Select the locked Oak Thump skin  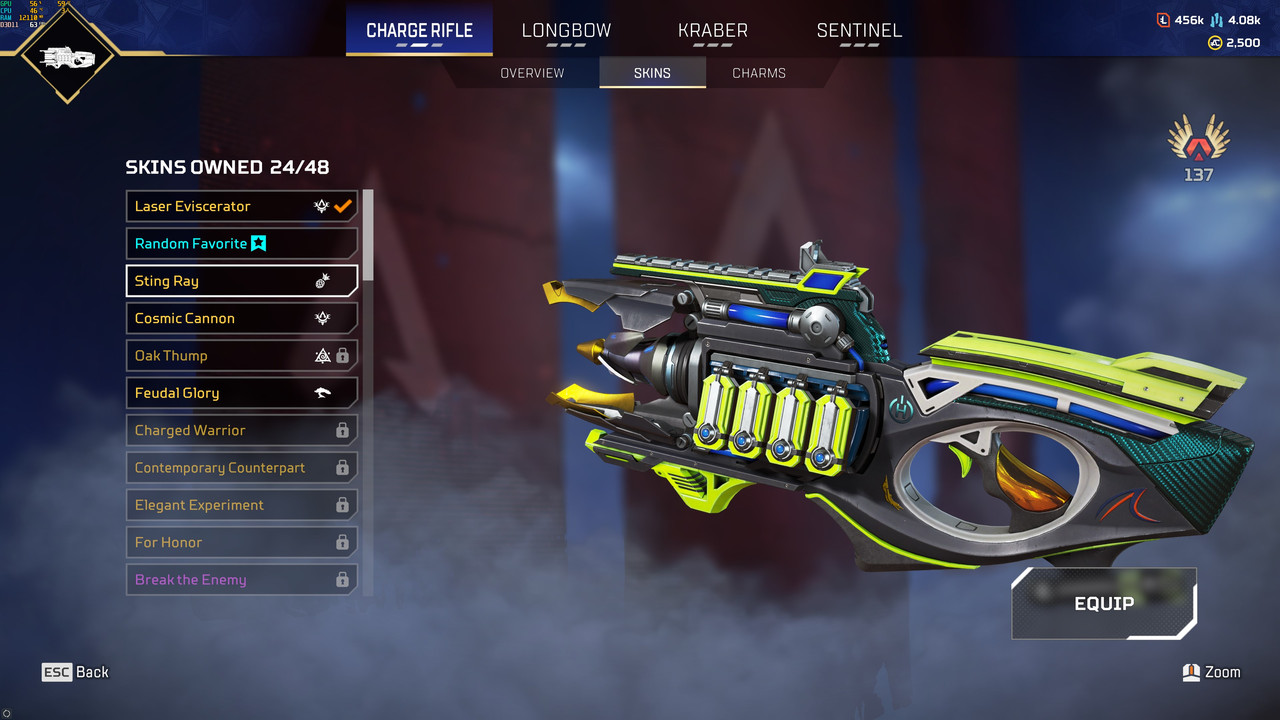[x=241, y=356]
